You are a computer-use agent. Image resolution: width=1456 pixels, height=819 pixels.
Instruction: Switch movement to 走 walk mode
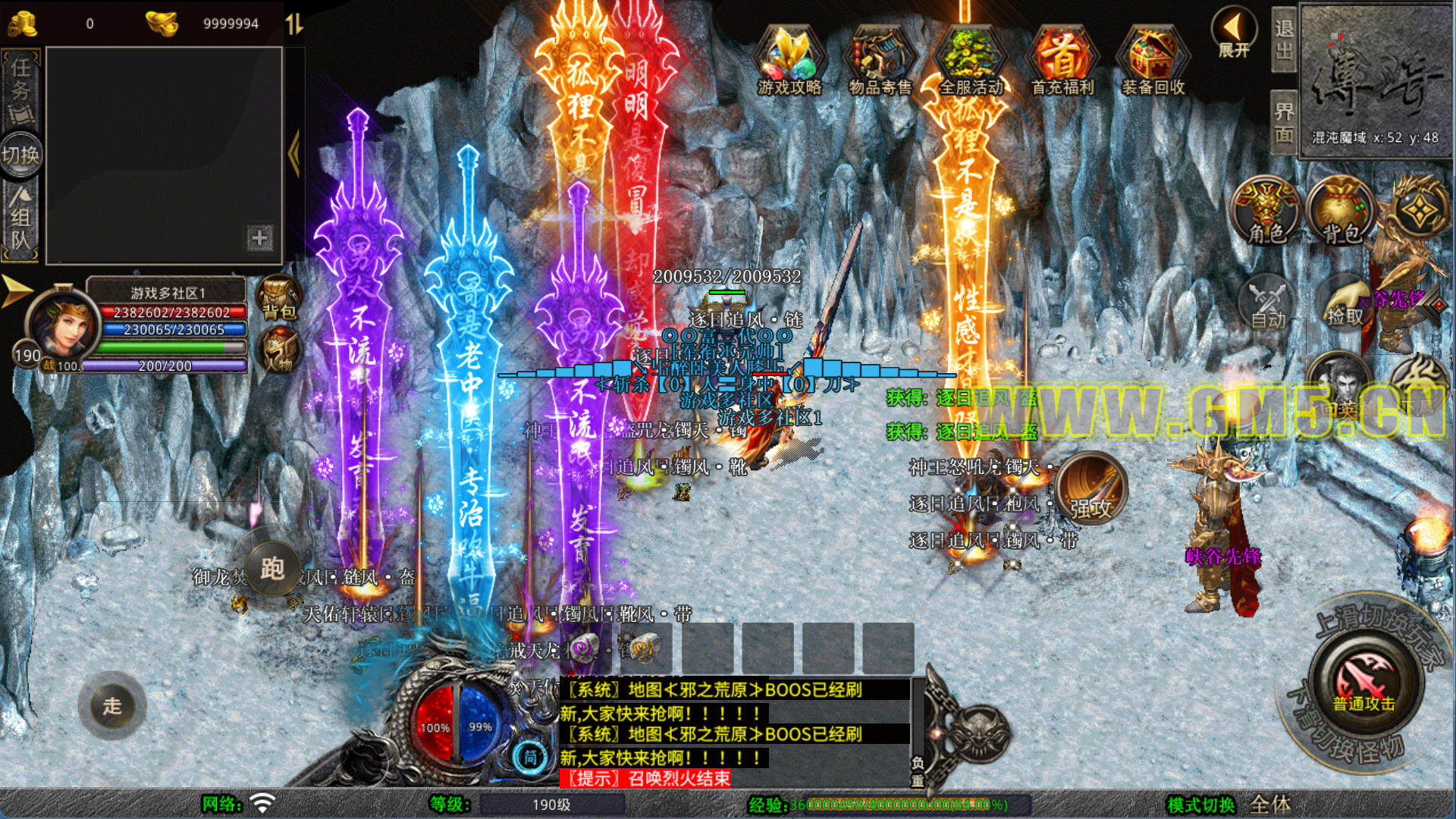(x=112, y=706)
